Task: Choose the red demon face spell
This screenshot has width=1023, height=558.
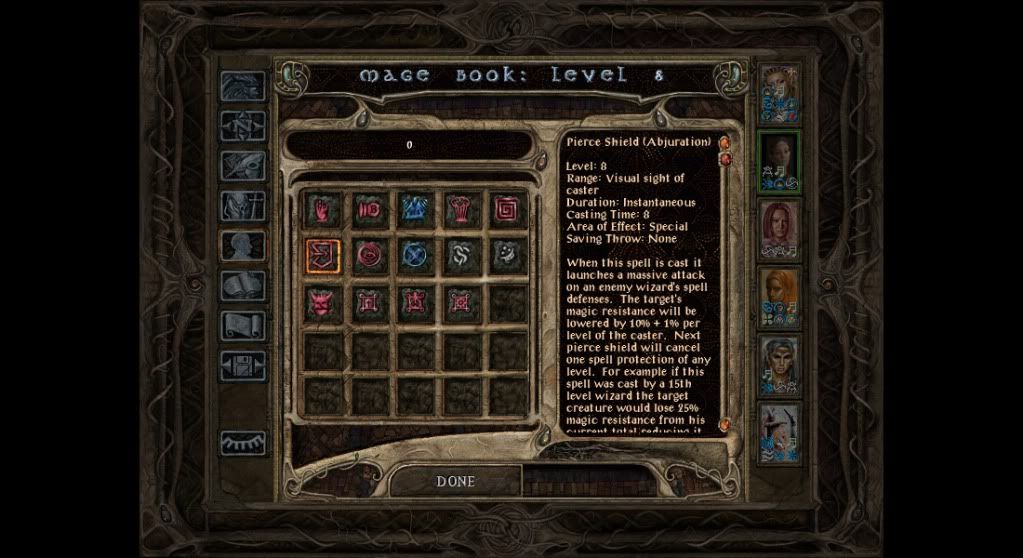Action: click(x=322, y=301)
